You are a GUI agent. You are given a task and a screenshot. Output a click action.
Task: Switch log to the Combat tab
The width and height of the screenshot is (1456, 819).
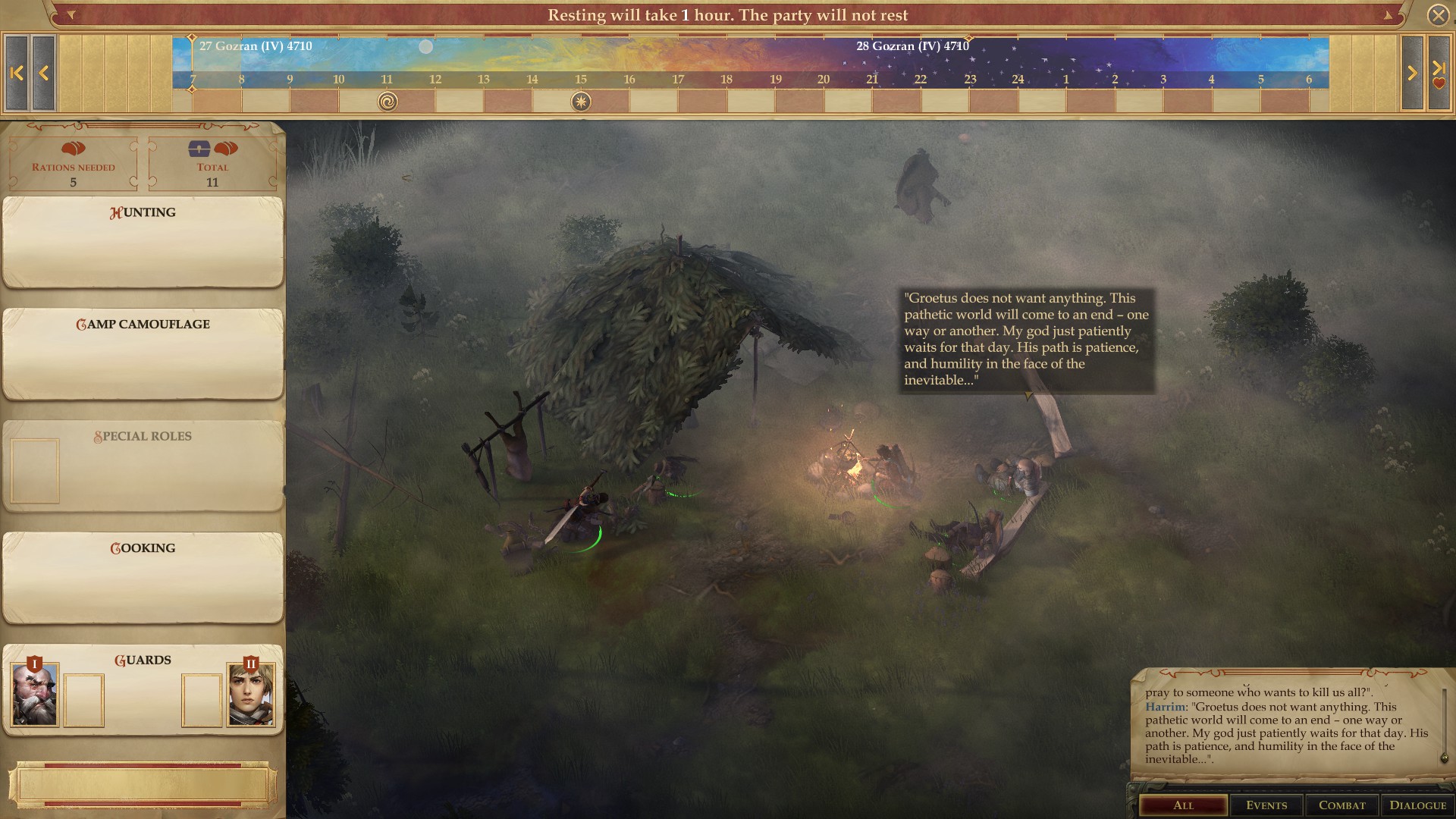pyautogui.click(x=1341, y=805)
